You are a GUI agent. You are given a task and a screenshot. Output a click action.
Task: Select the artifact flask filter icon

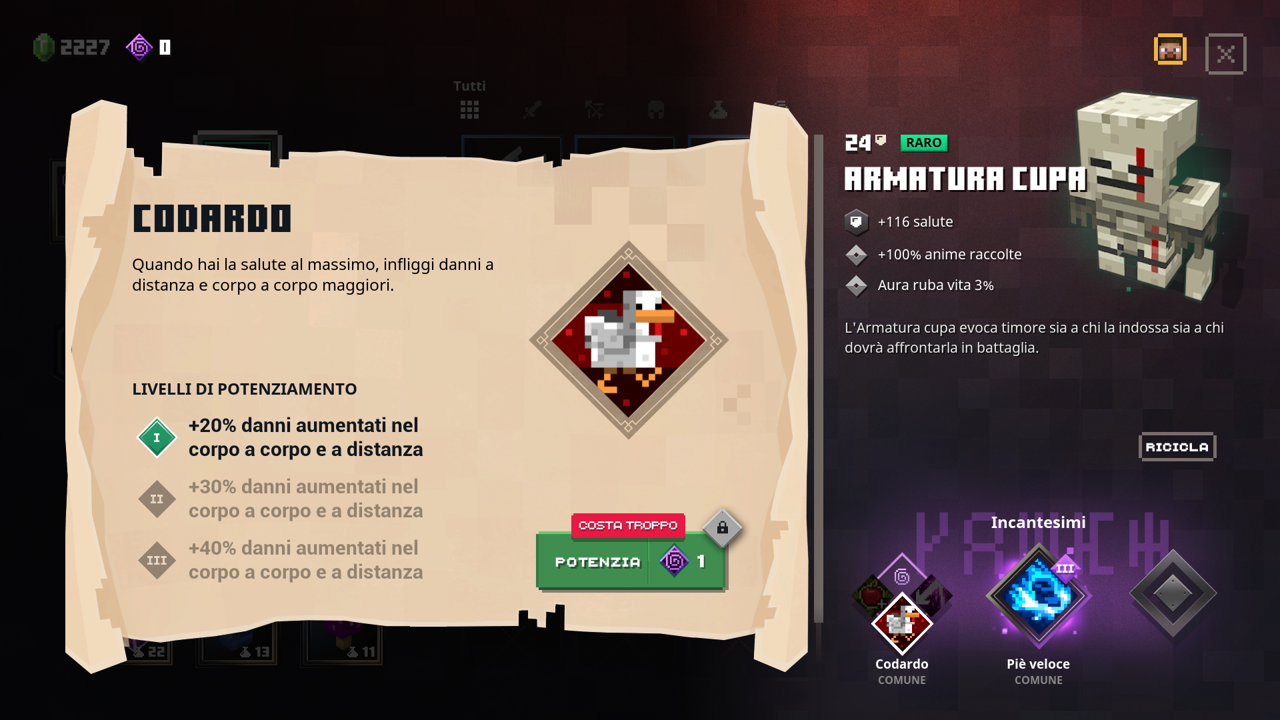(718, 110)
